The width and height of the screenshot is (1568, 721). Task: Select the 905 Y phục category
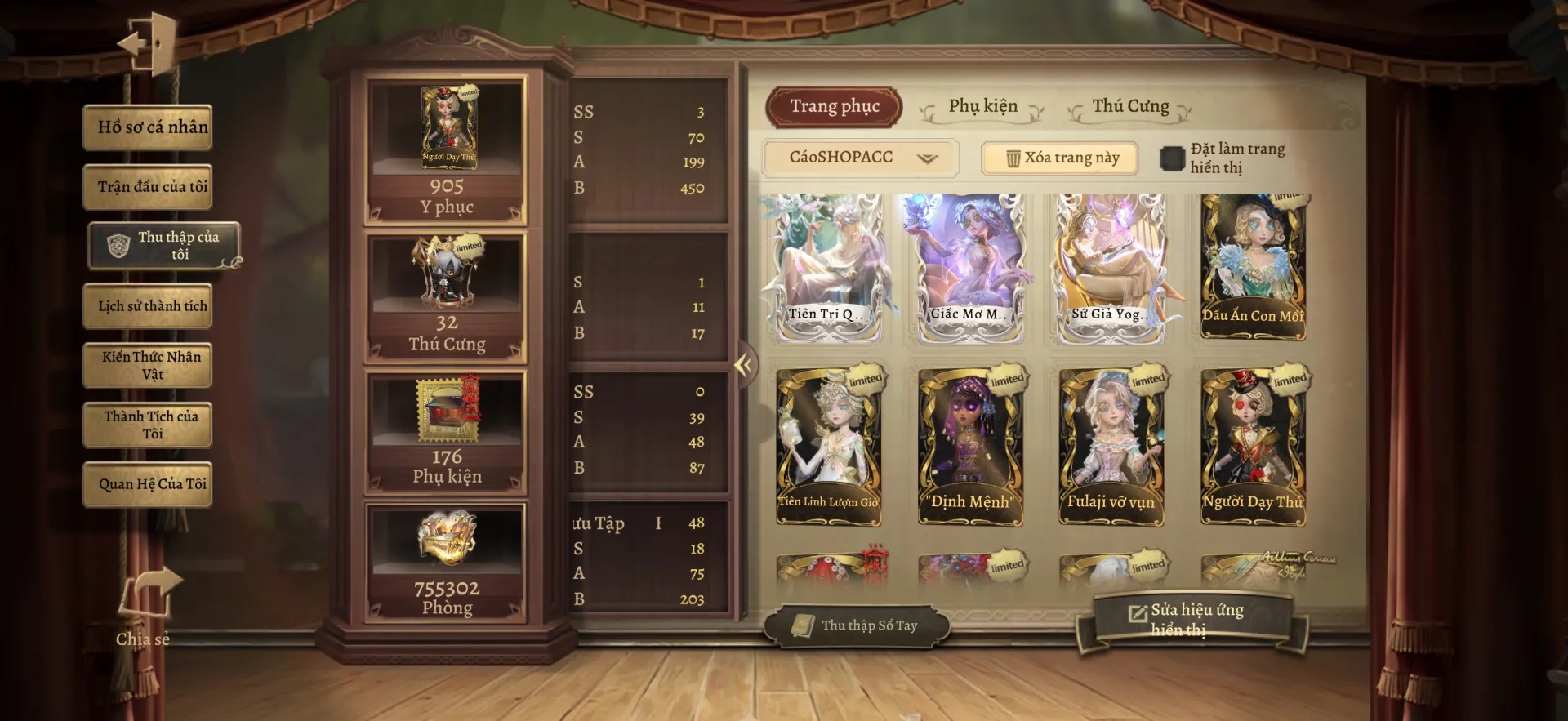point(446,152)
